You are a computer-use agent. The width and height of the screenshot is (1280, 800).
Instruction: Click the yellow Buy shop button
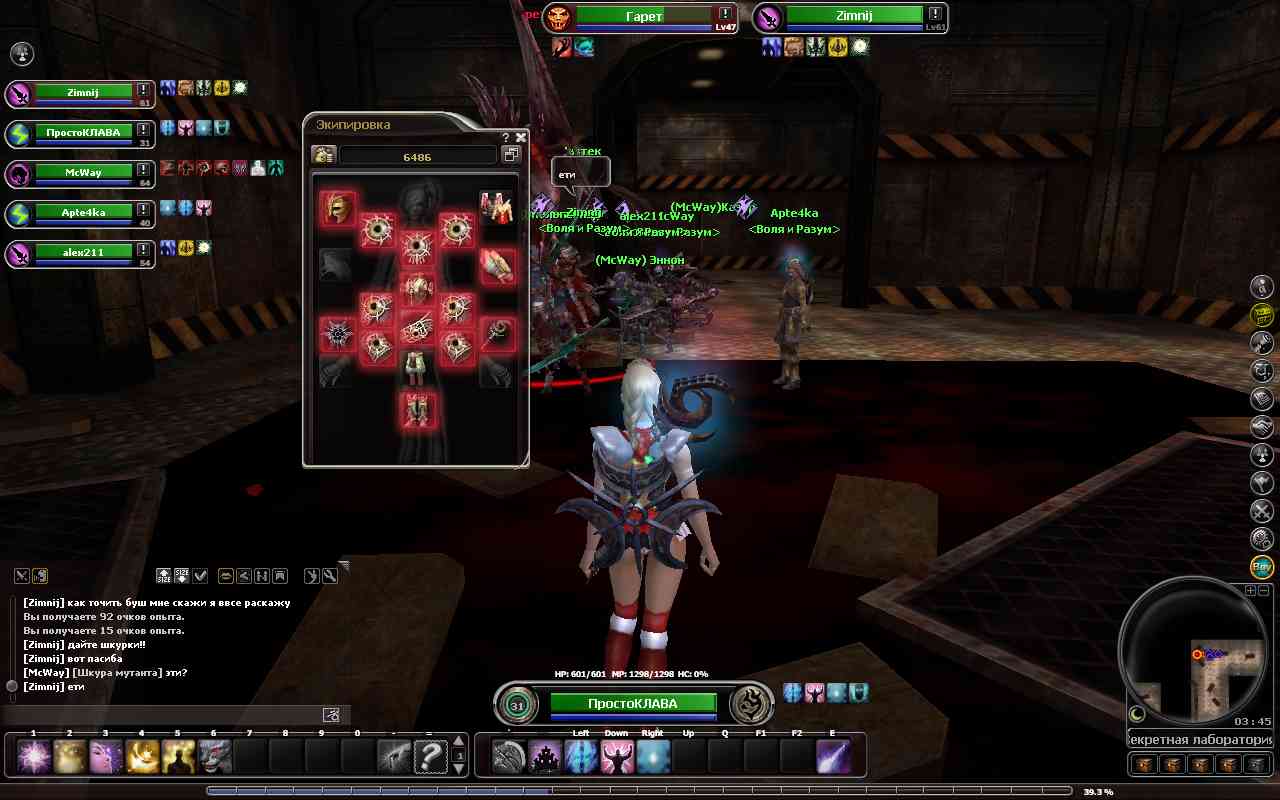pos(1262,567)
